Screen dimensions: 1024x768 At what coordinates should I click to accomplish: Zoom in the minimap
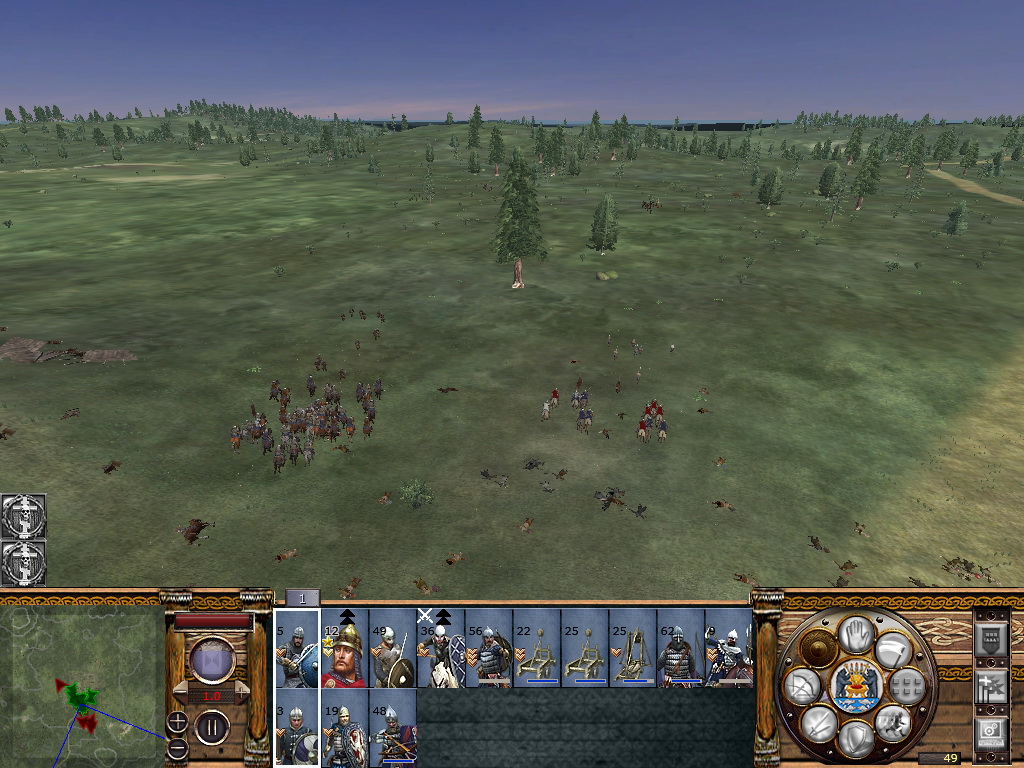pos(177,720)
